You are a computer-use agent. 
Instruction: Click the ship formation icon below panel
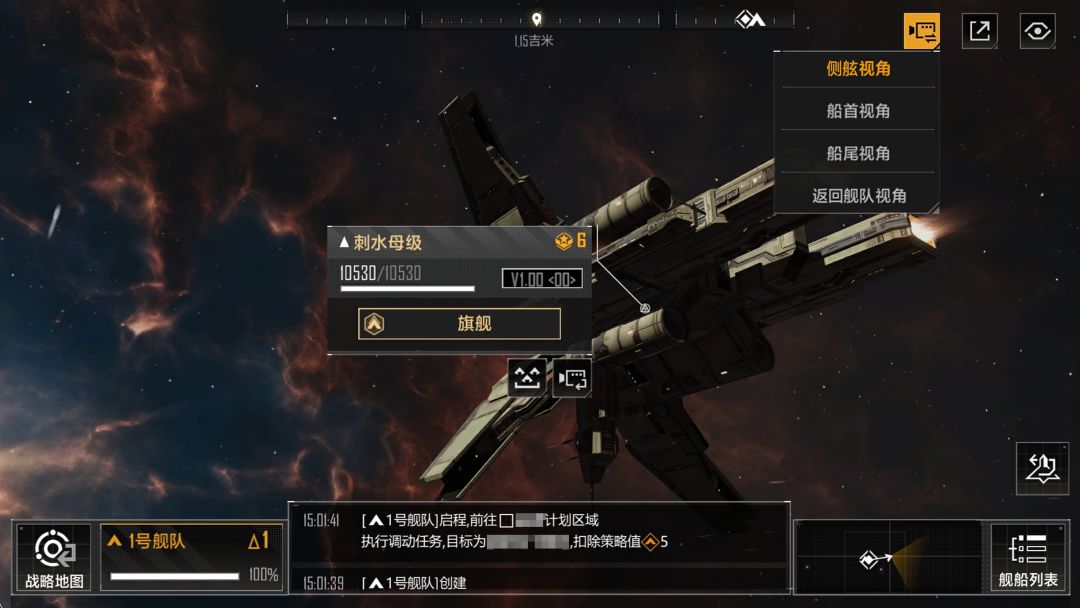click(527, 378)
